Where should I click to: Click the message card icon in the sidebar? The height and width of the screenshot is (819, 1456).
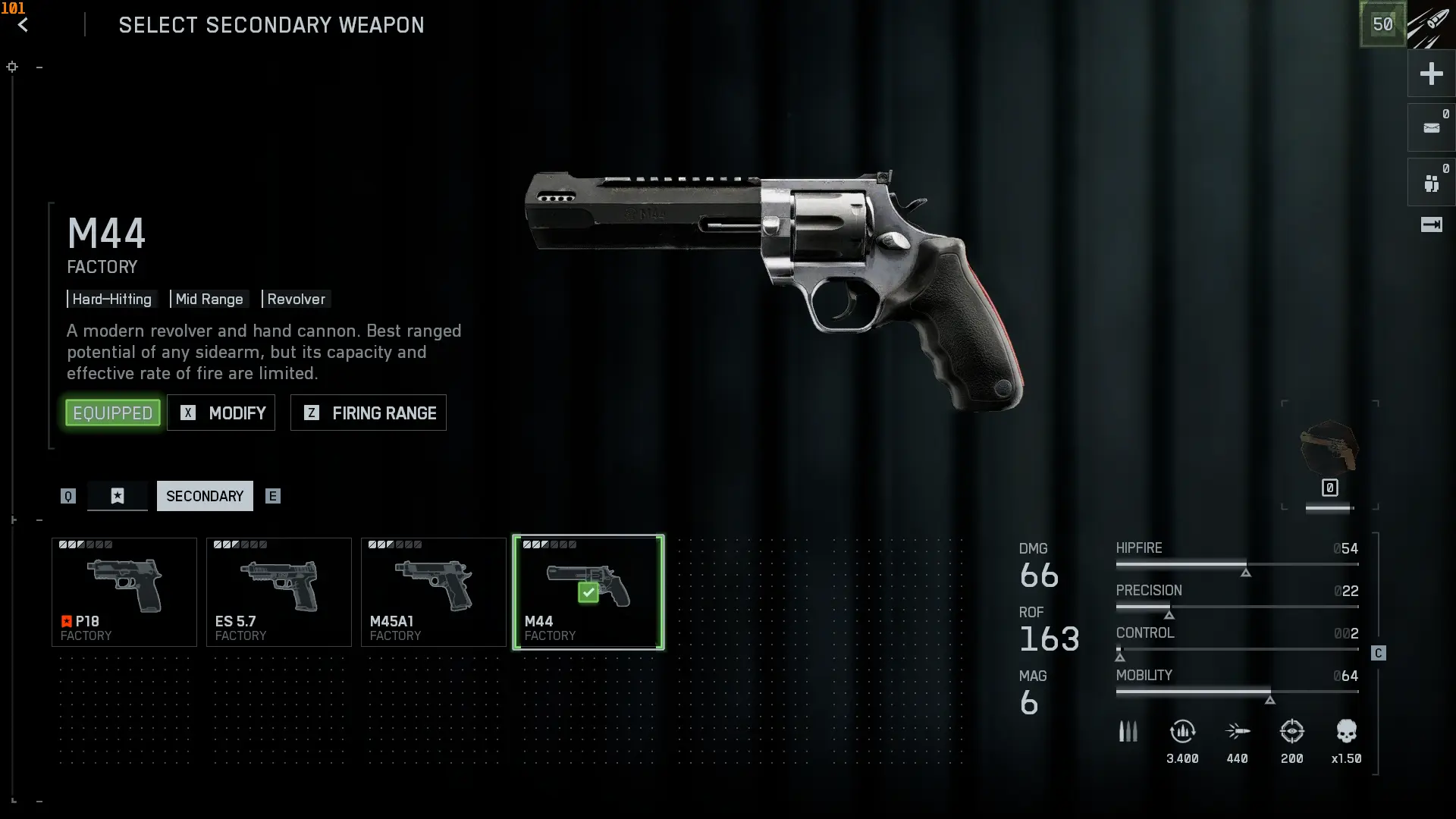1431,128
